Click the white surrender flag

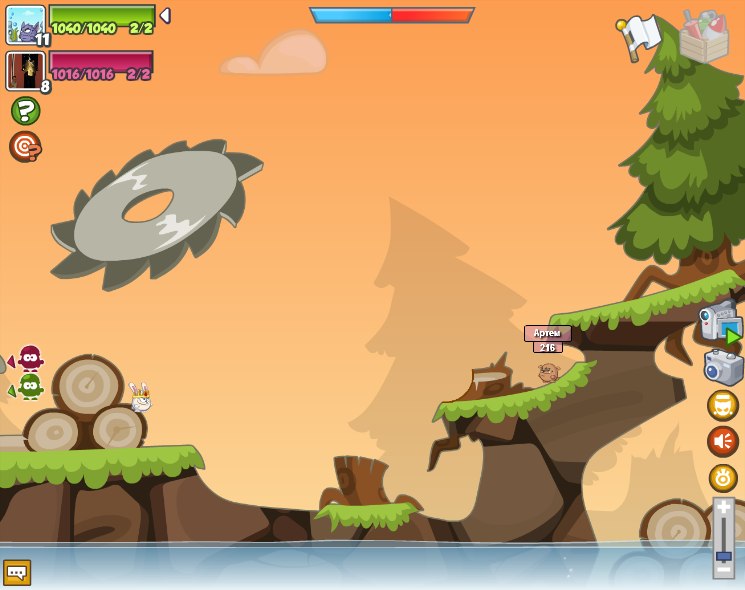point(639,35)
